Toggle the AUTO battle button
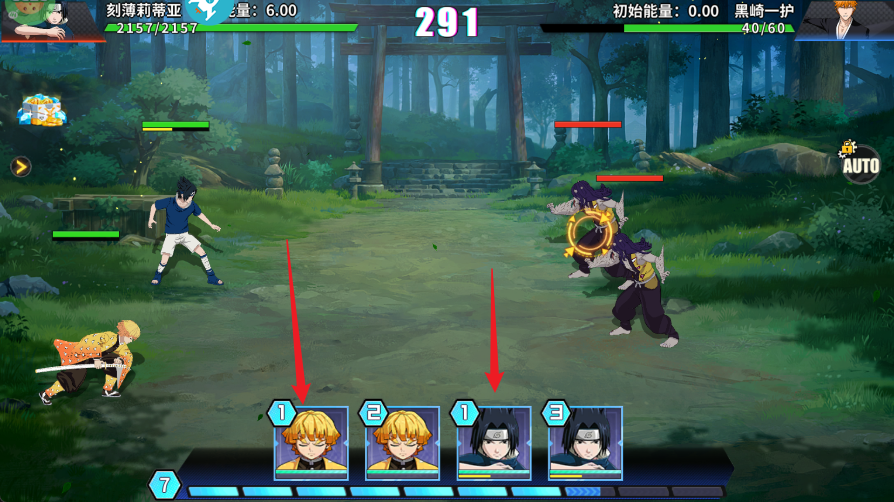Image resolution: width=894 pixels, height=502 pixels. 860,163
